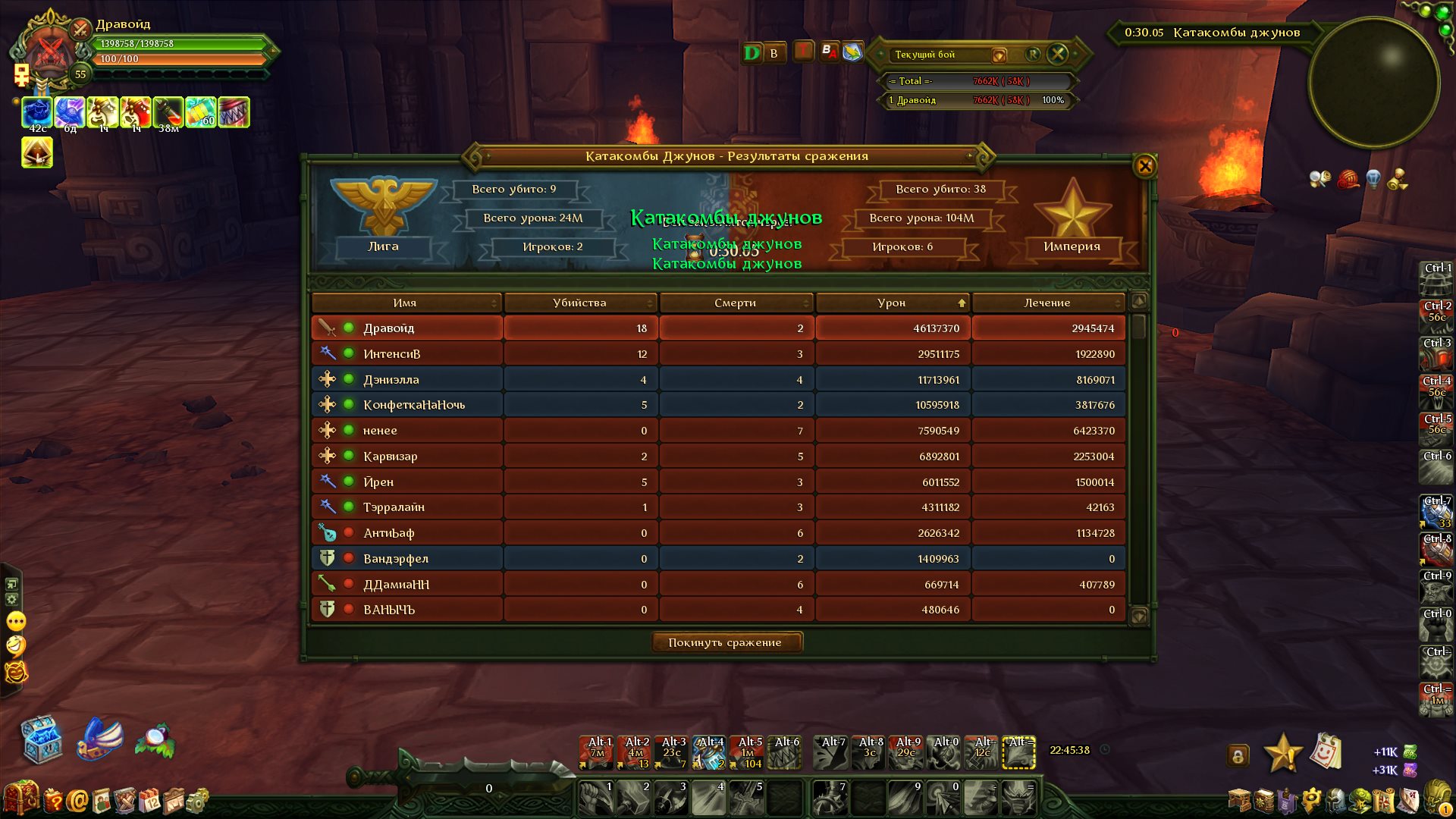Sort the table by Убийства column
Viewport: 1456px width, 819px height.
(x=579, y=303)
